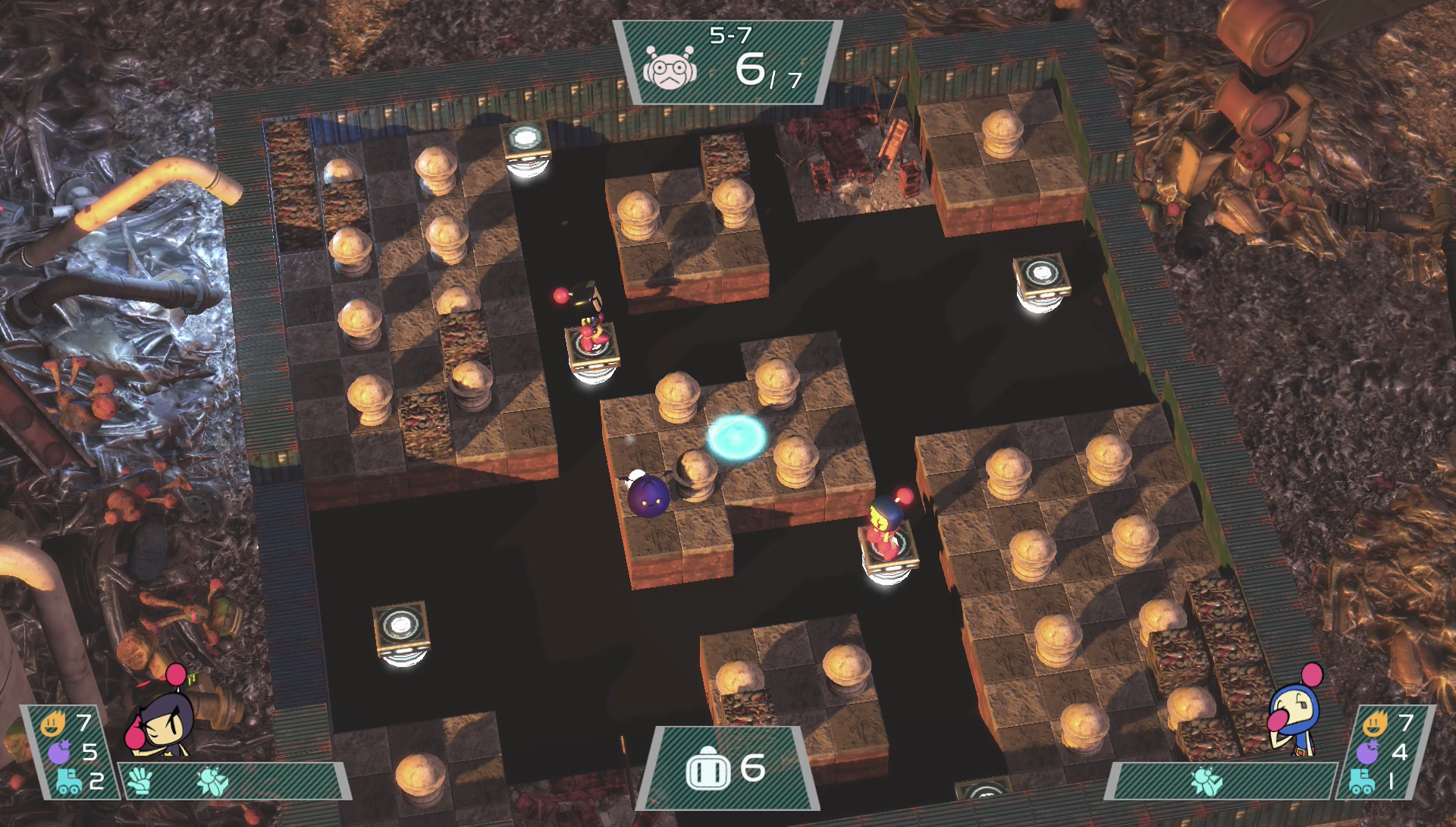1456x827 pixels.
Task: Click the enemy robot face counter icon
Action: click(670, 68)
